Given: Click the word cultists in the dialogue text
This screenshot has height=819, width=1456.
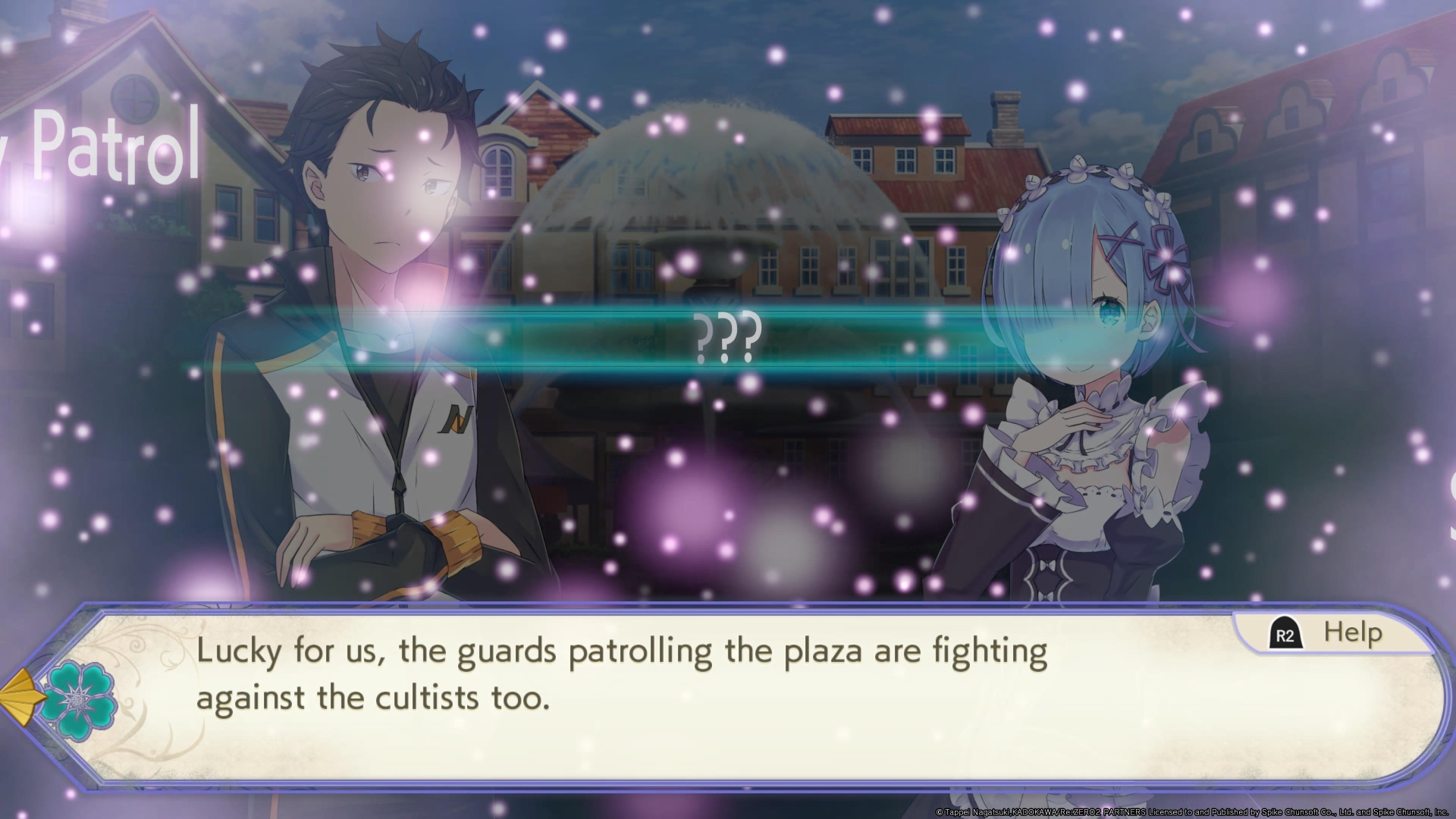Looking at the screenshot, I should (427, 698).
